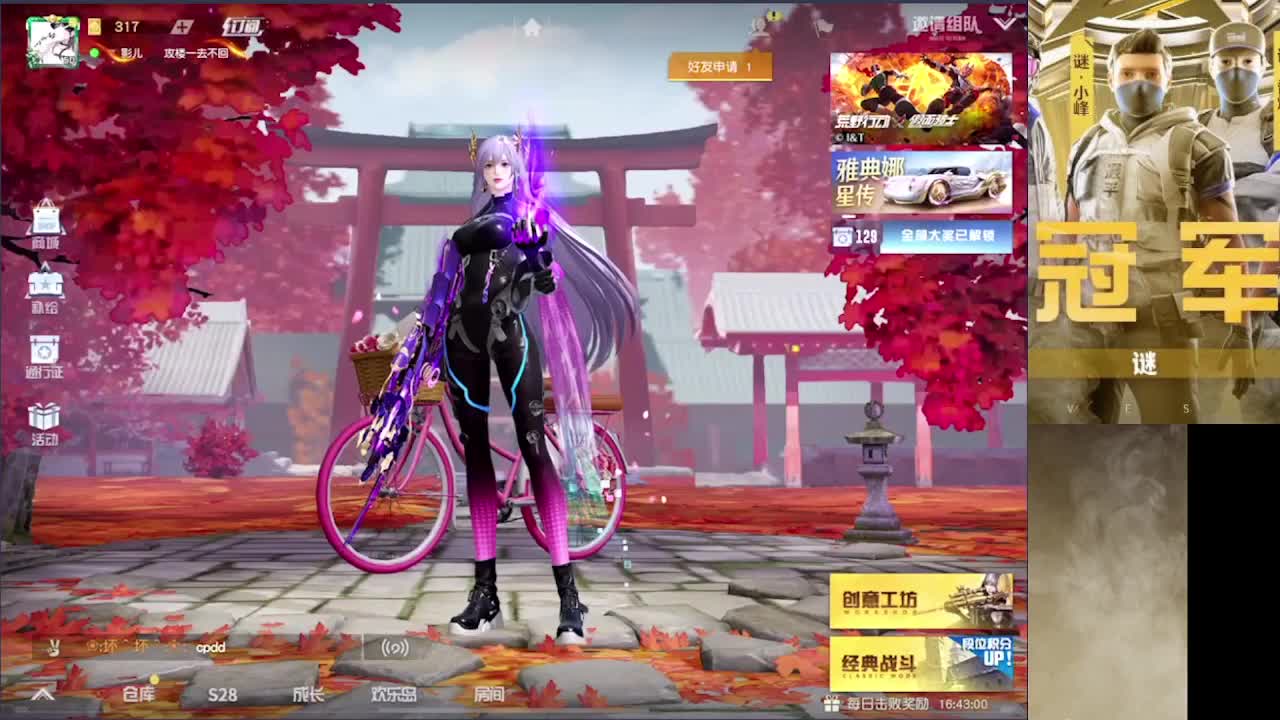Viewport: 1280px width, 720px height.
Task: Open the camera icon showing 129
Action: coord(845,236)
